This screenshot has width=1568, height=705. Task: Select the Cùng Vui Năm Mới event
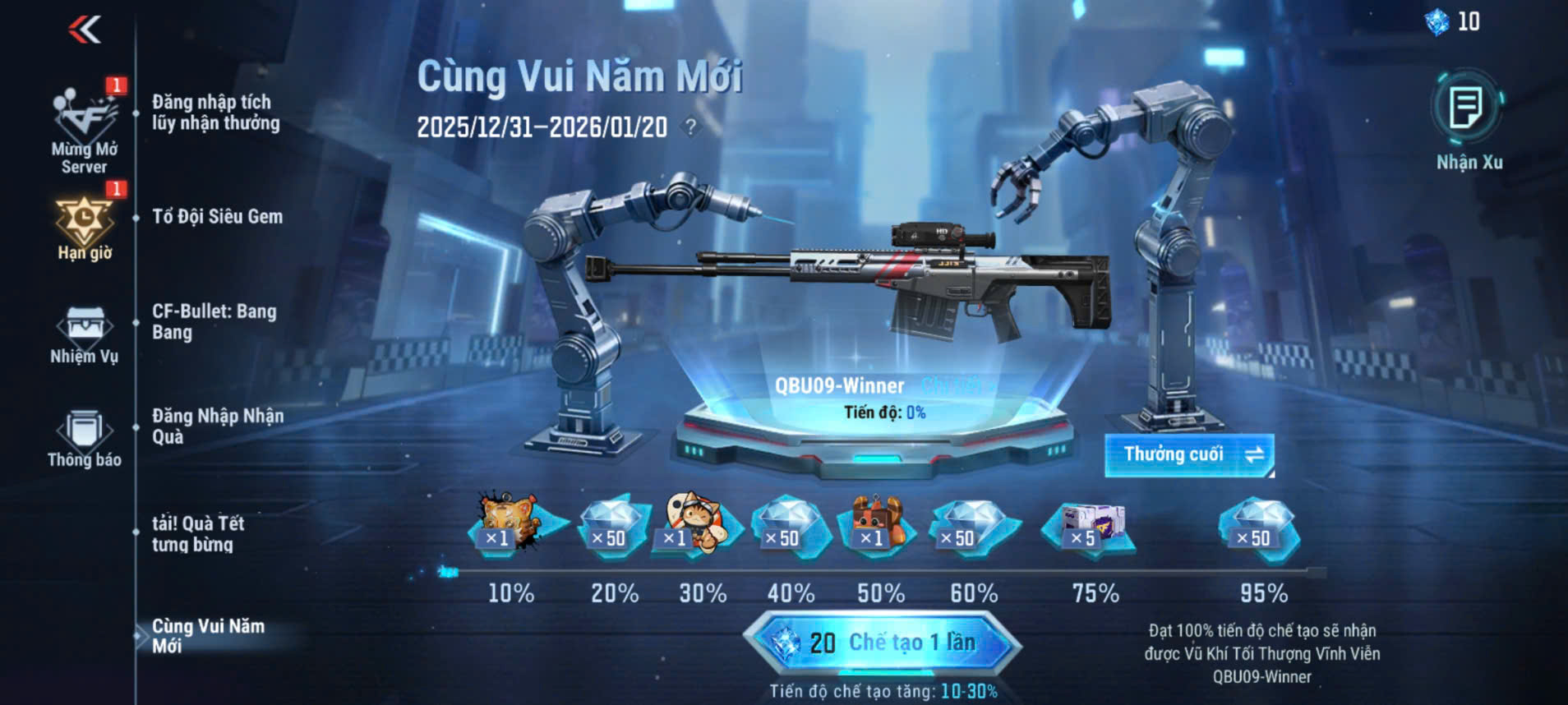point(208,636)
